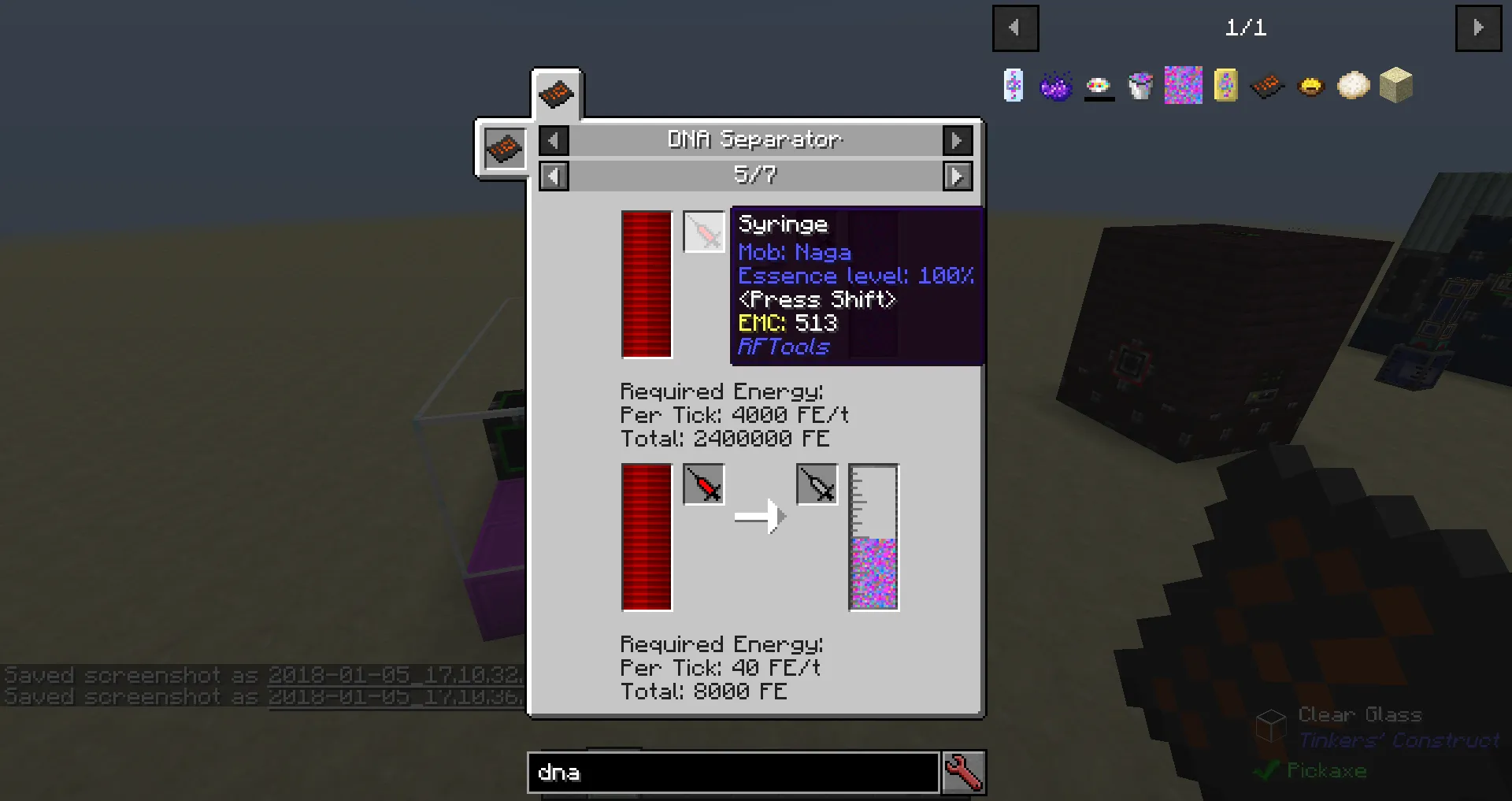Click the purple essence dust icon top right
Image resolution: width=1512 pixels, height=801 pixels.
point(1057,86)
